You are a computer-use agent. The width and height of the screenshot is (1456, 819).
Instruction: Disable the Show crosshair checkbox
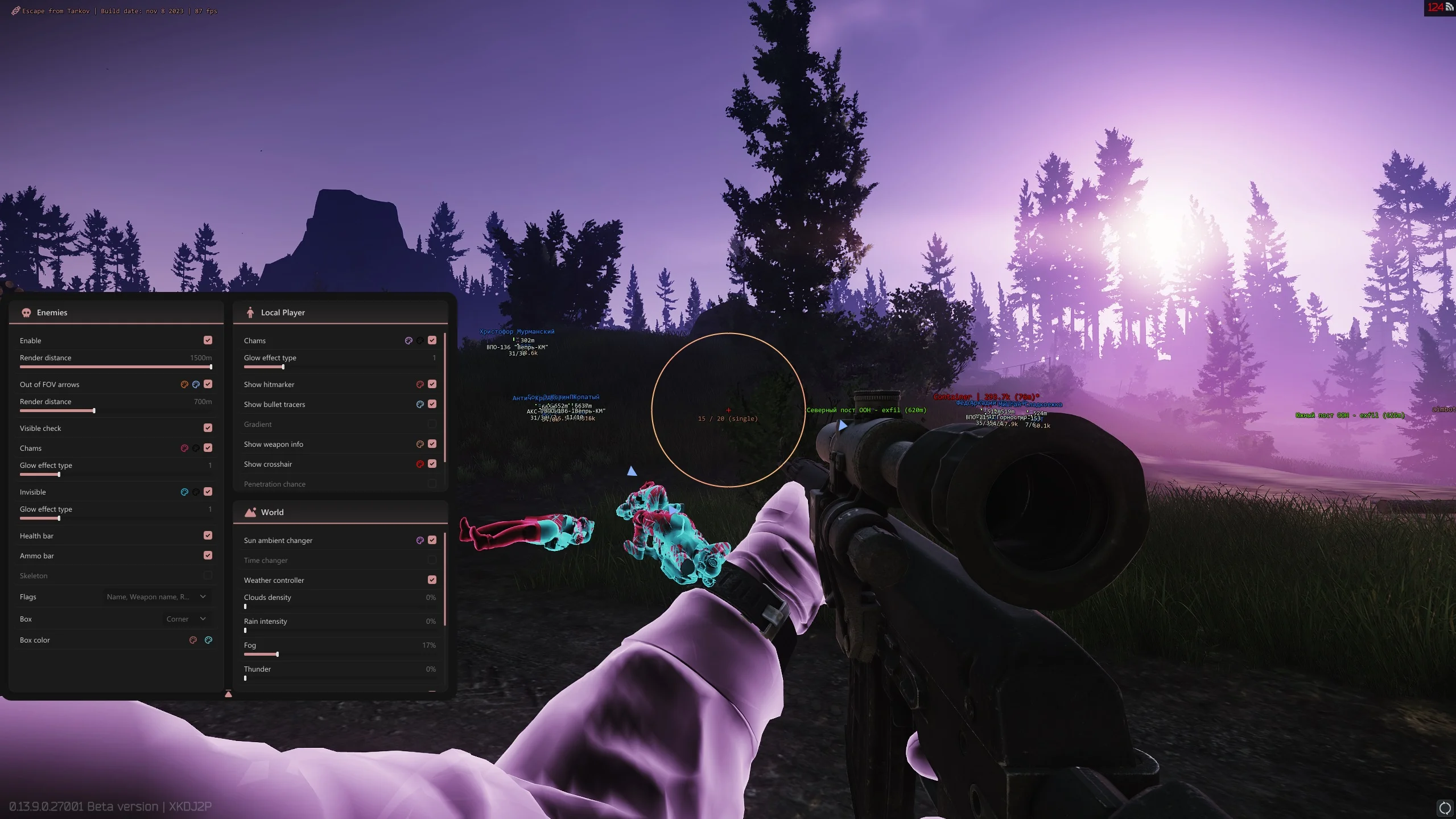pos(432,464)
